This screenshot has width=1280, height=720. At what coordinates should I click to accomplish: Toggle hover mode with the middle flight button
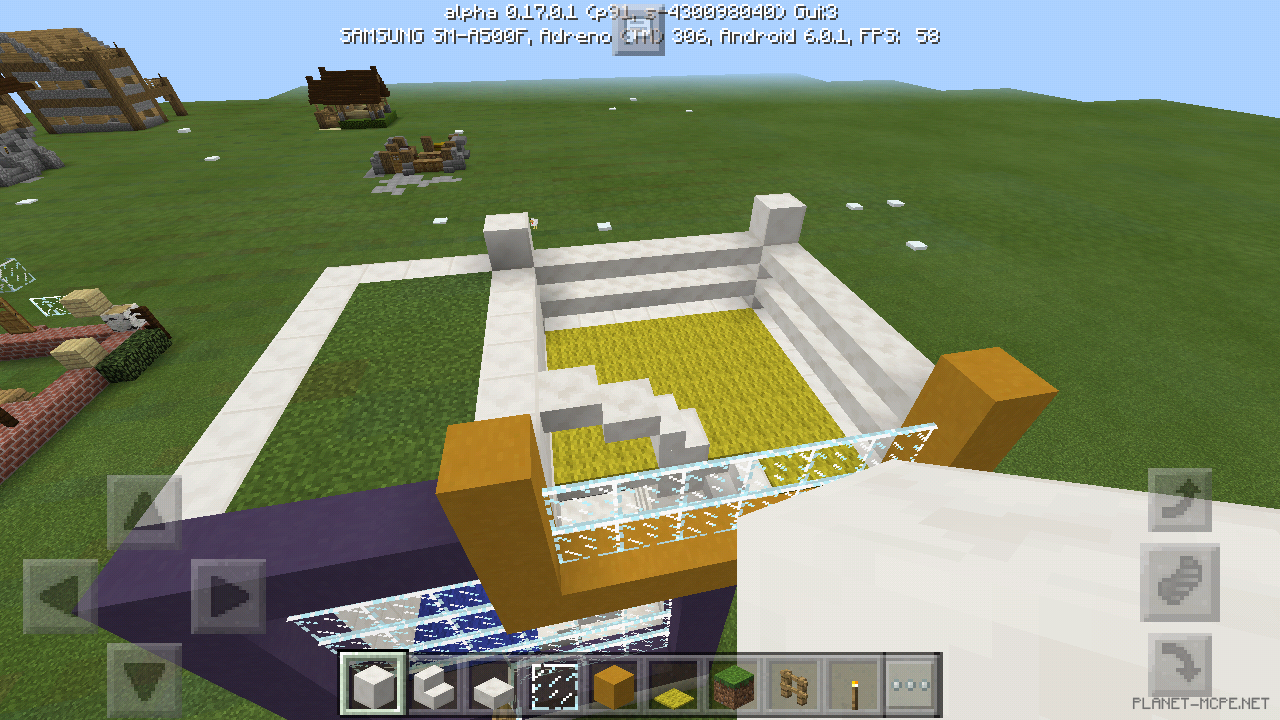point(1180,585)
